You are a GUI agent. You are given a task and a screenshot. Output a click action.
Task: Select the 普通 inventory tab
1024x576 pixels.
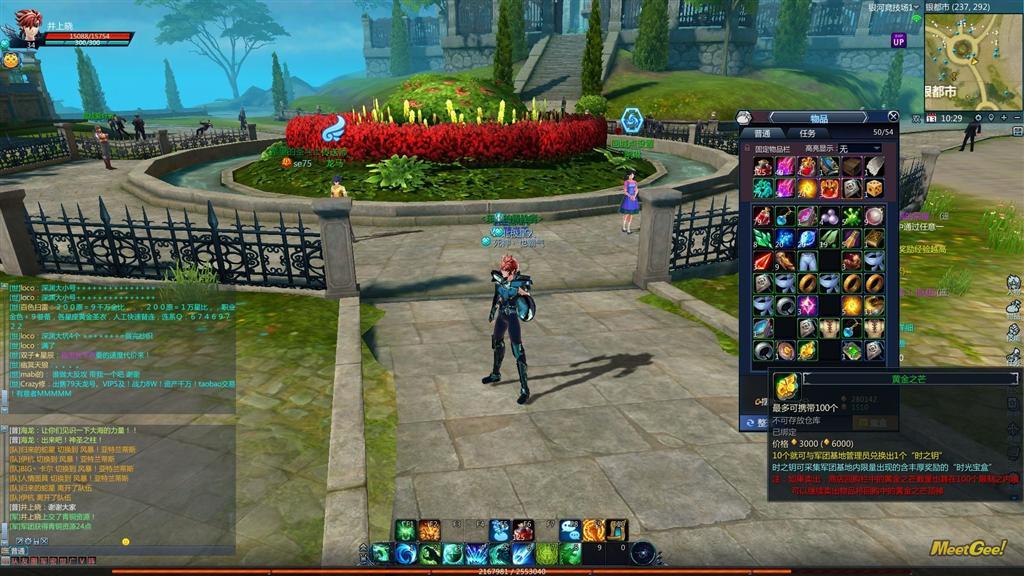pos(763,133)
